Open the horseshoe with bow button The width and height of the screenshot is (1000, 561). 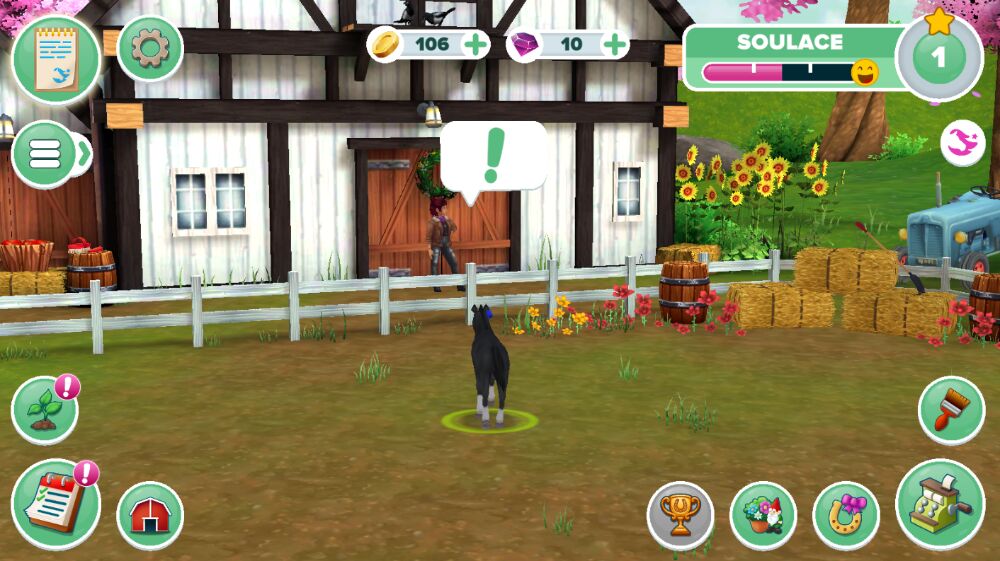point(845,515)
